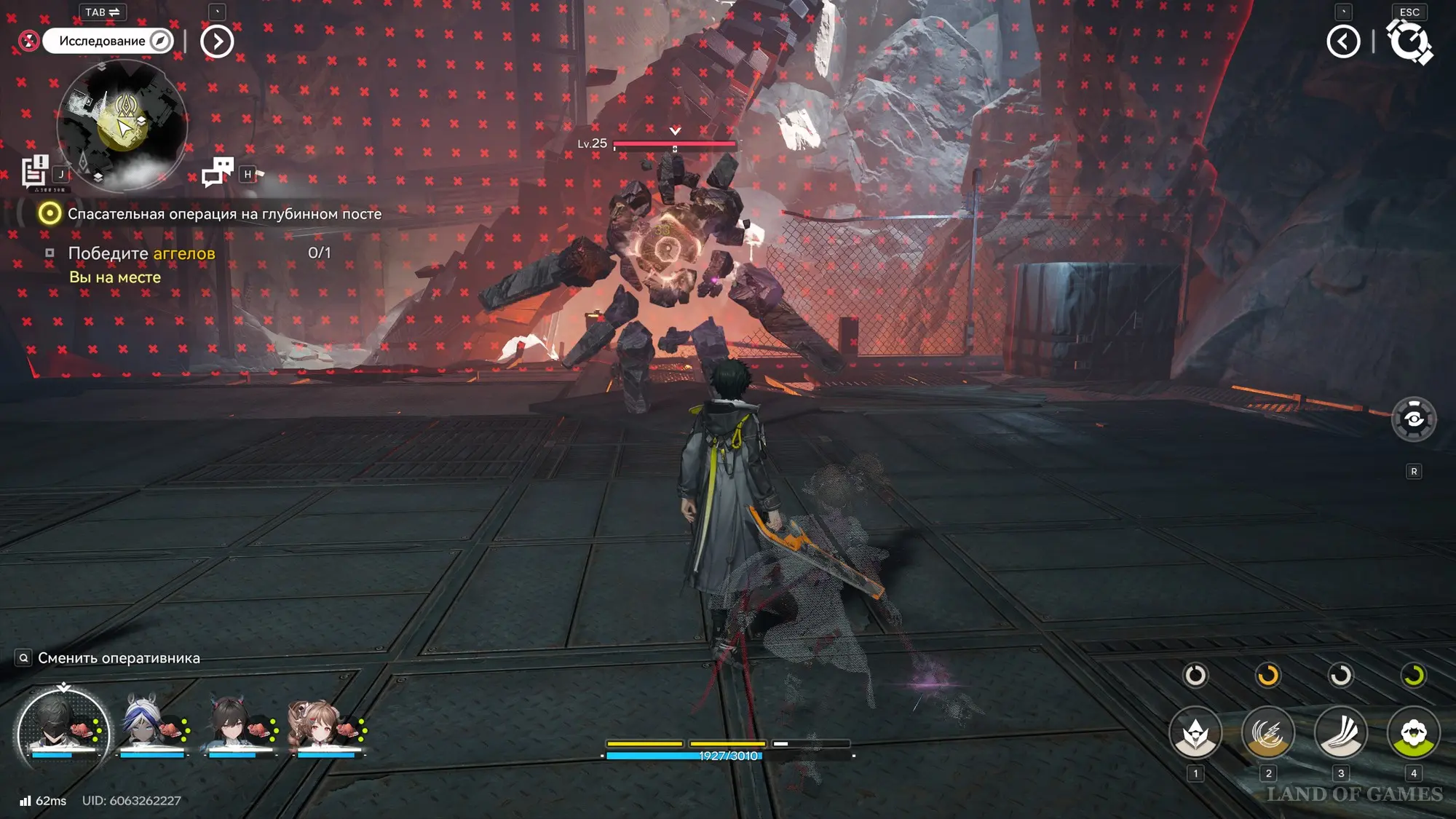This screenshot has height=819, width=1456.
Task: Select the hooded masked operator portrait
Action: [63, 730]
